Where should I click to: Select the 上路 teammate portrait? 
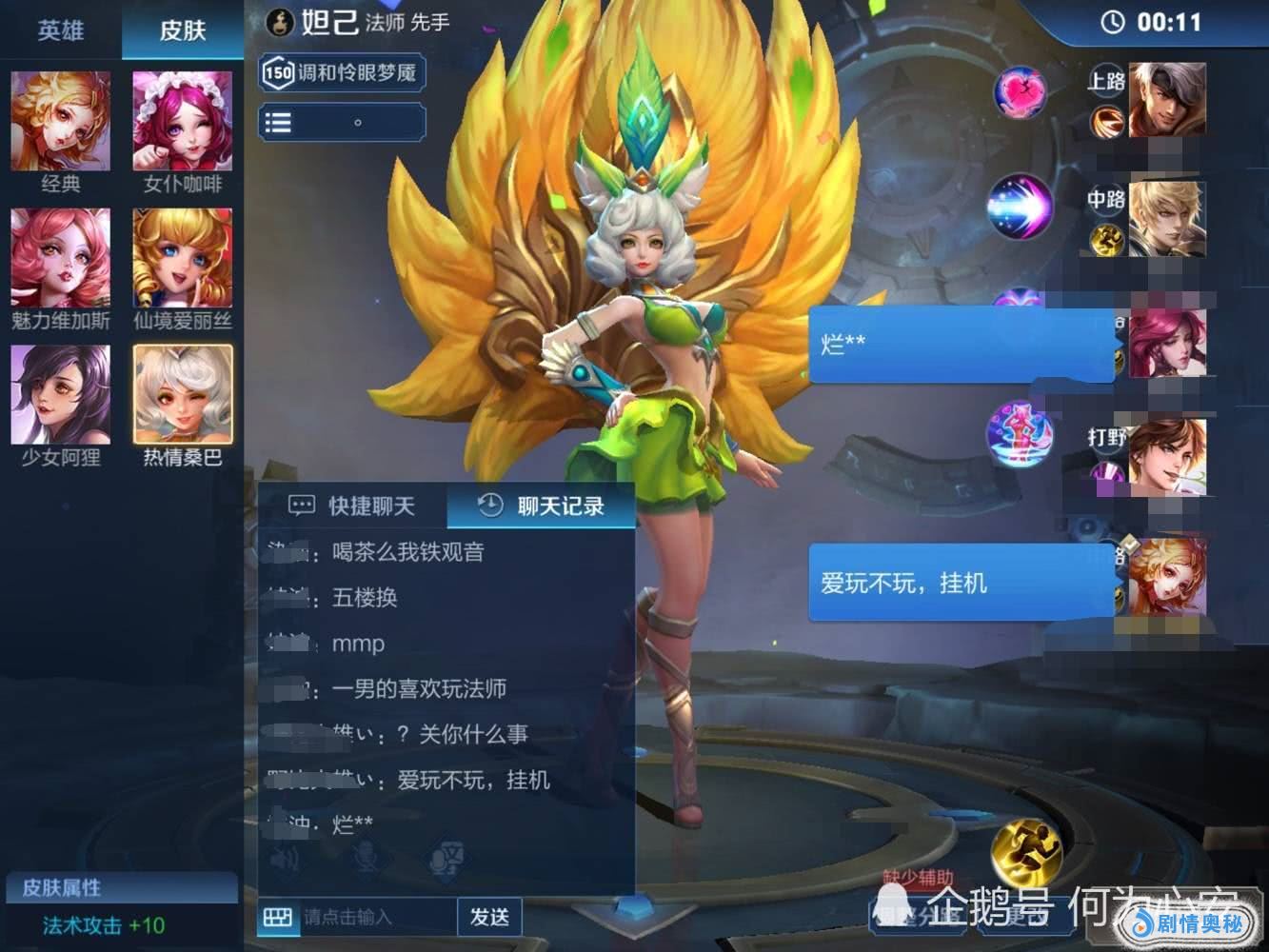1167,100
